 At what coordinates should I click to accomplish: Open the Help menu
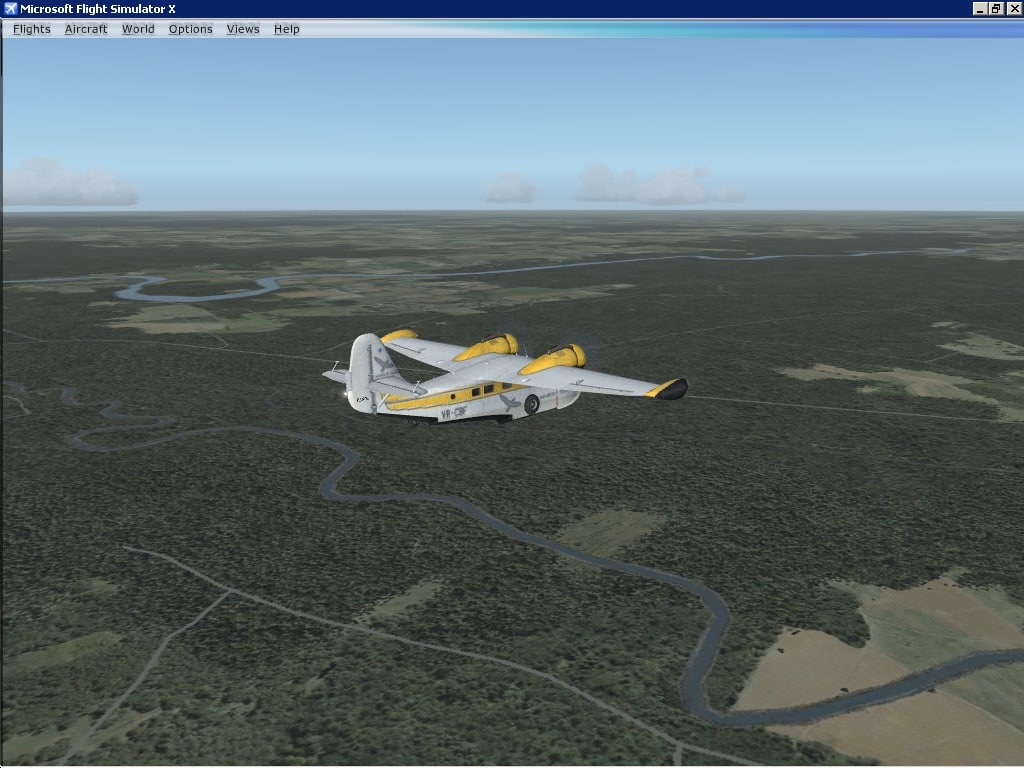[287, 29]
